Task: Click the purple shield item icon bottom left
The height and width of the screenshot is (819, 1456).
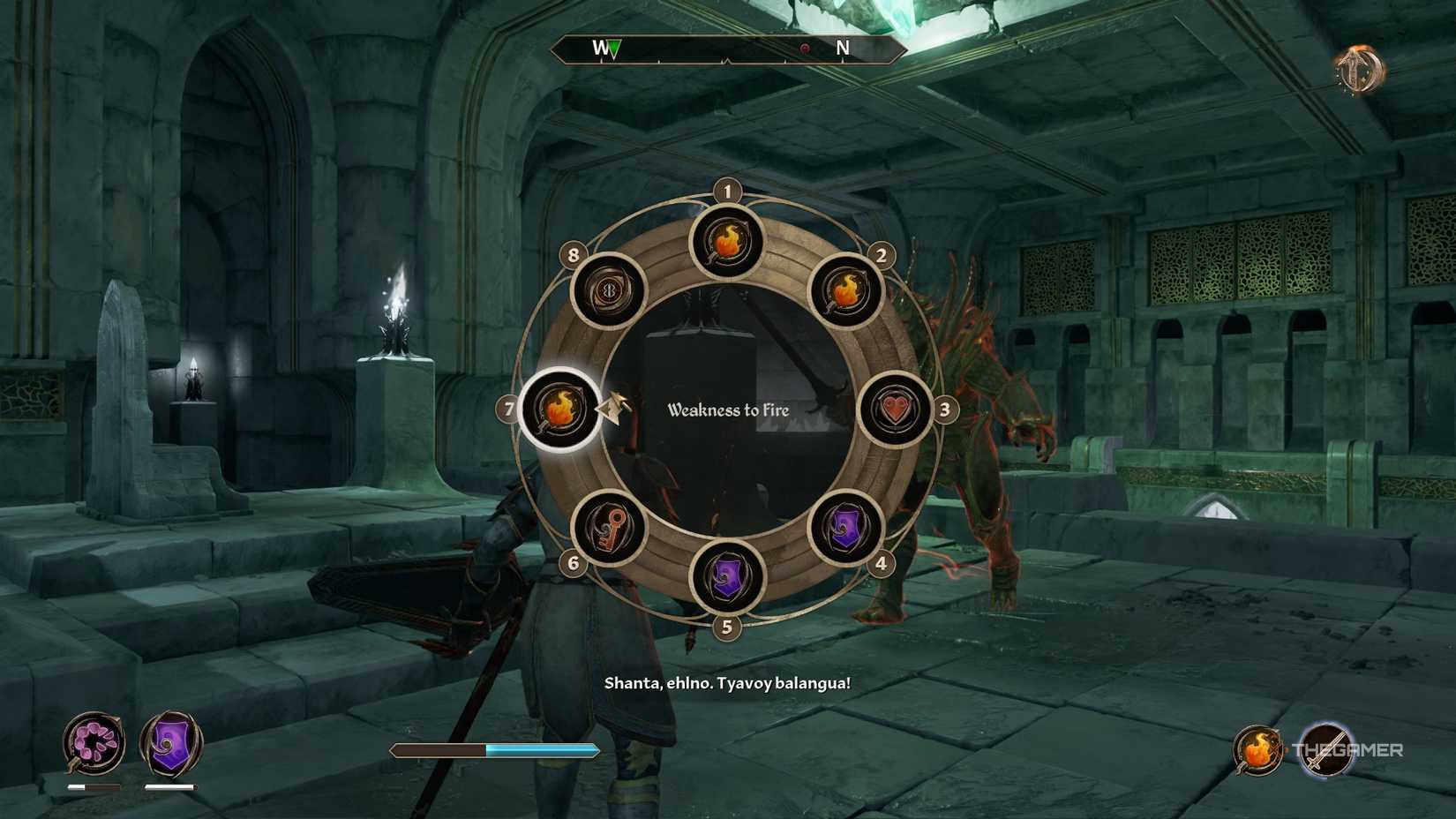Action: [x=170, y=744]
